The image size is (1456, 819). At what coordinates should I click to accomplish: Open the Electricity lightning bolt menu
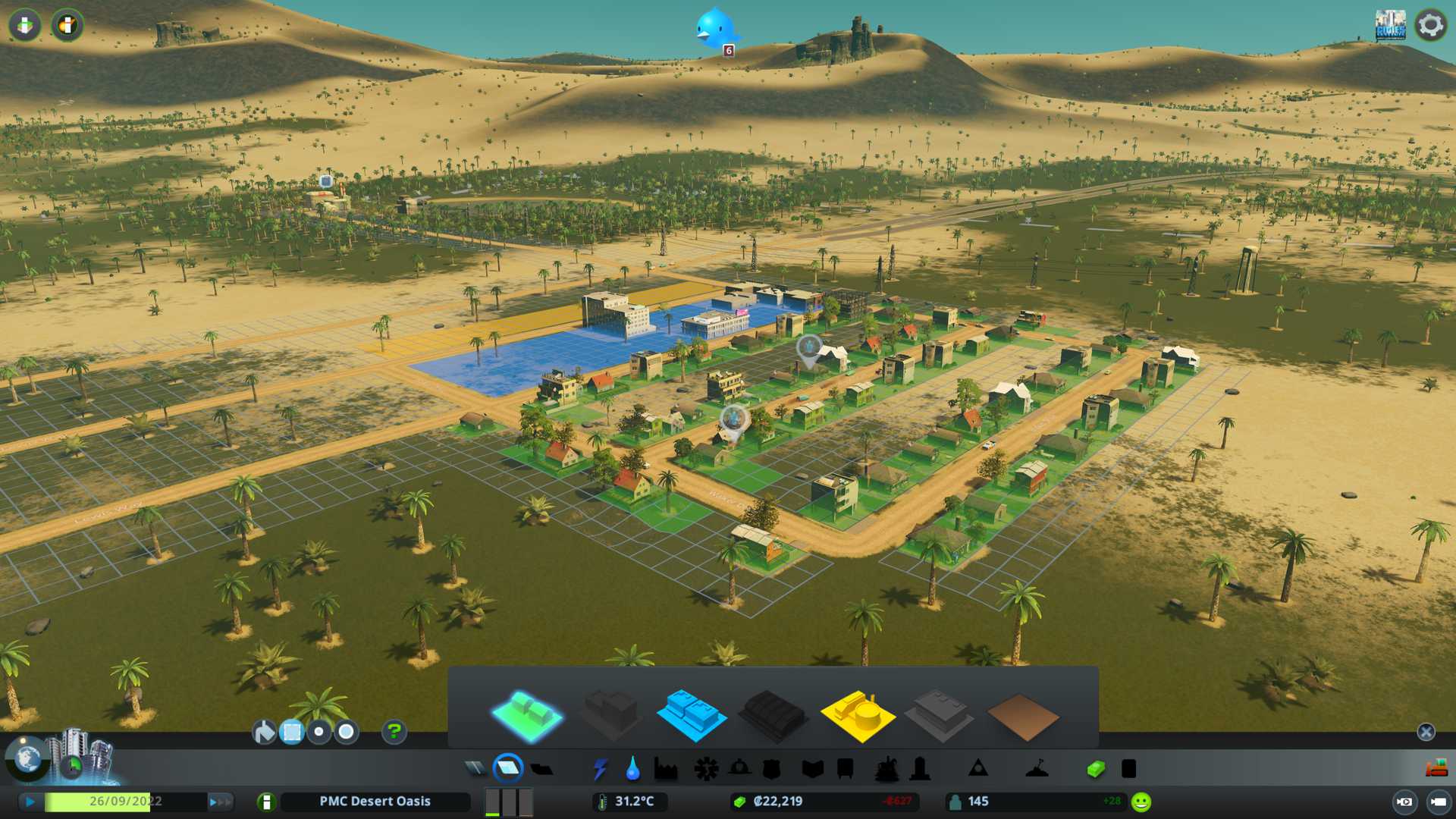pos(600,769)
